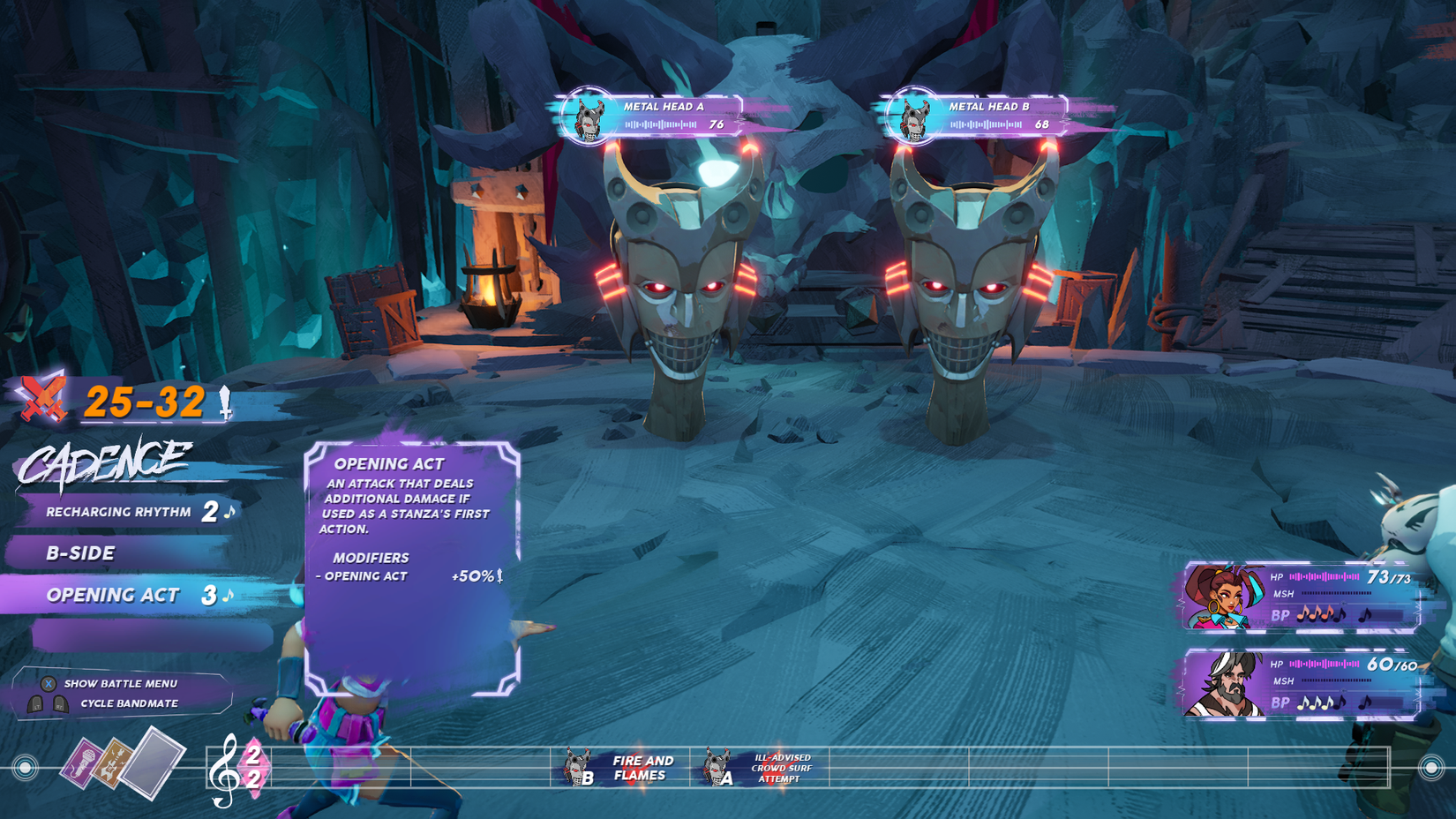Click the Ill-Advised Crowd Surf Attempt marker
Viewport: 1456px width, 819px height.
point(764,768)
